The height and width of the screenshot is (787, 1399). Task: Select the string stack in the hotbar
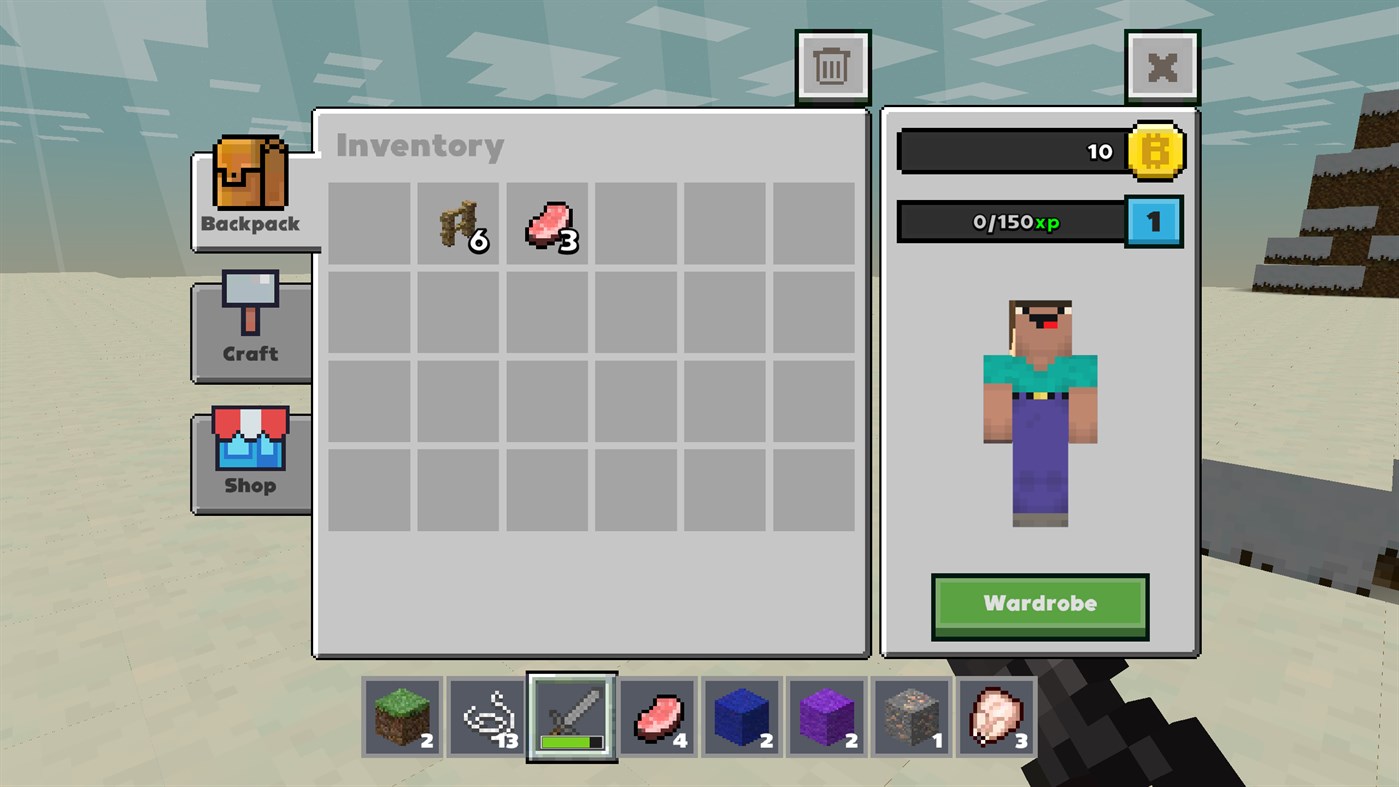[x=486, y=717]
